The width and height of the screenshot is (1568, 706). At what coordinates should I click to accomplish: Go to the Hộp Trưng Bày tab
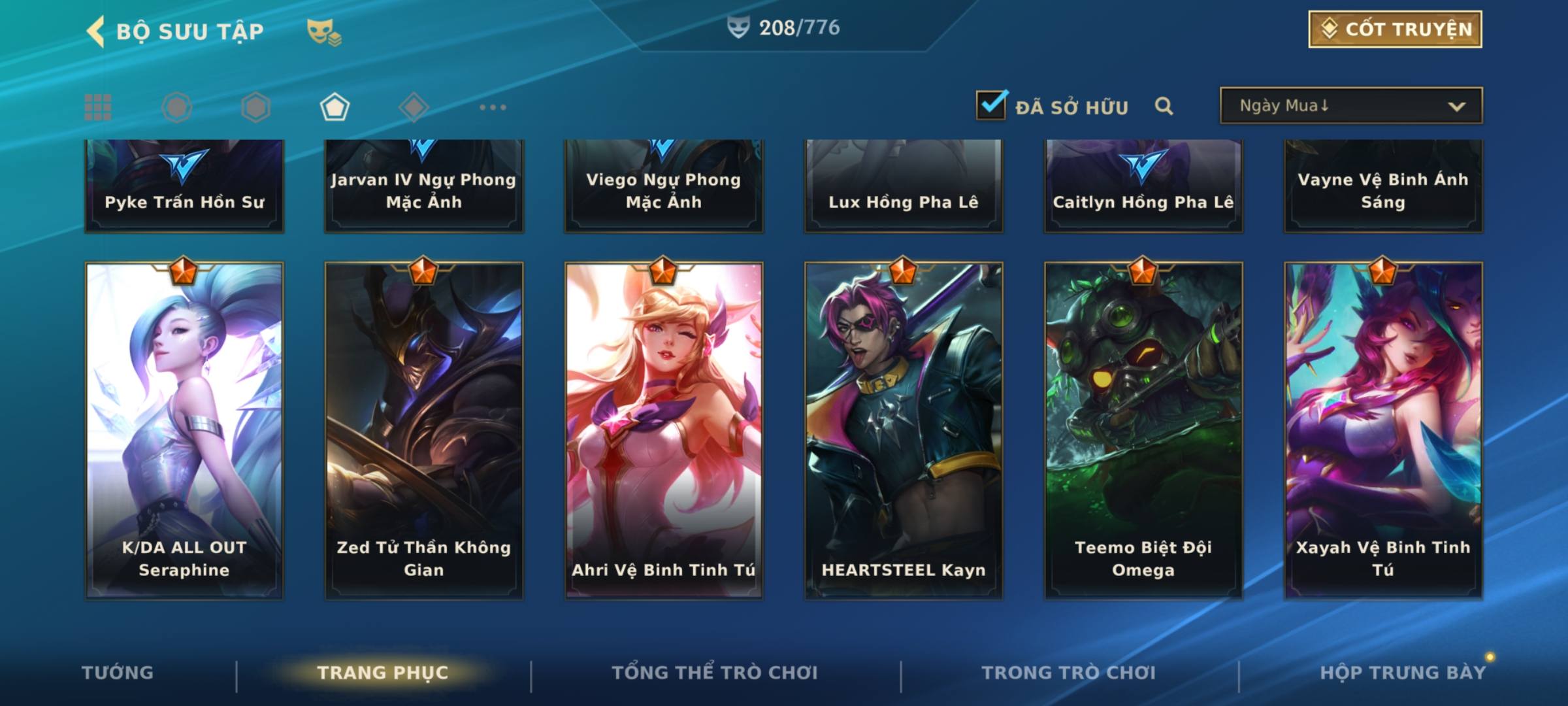point(1403,673)
